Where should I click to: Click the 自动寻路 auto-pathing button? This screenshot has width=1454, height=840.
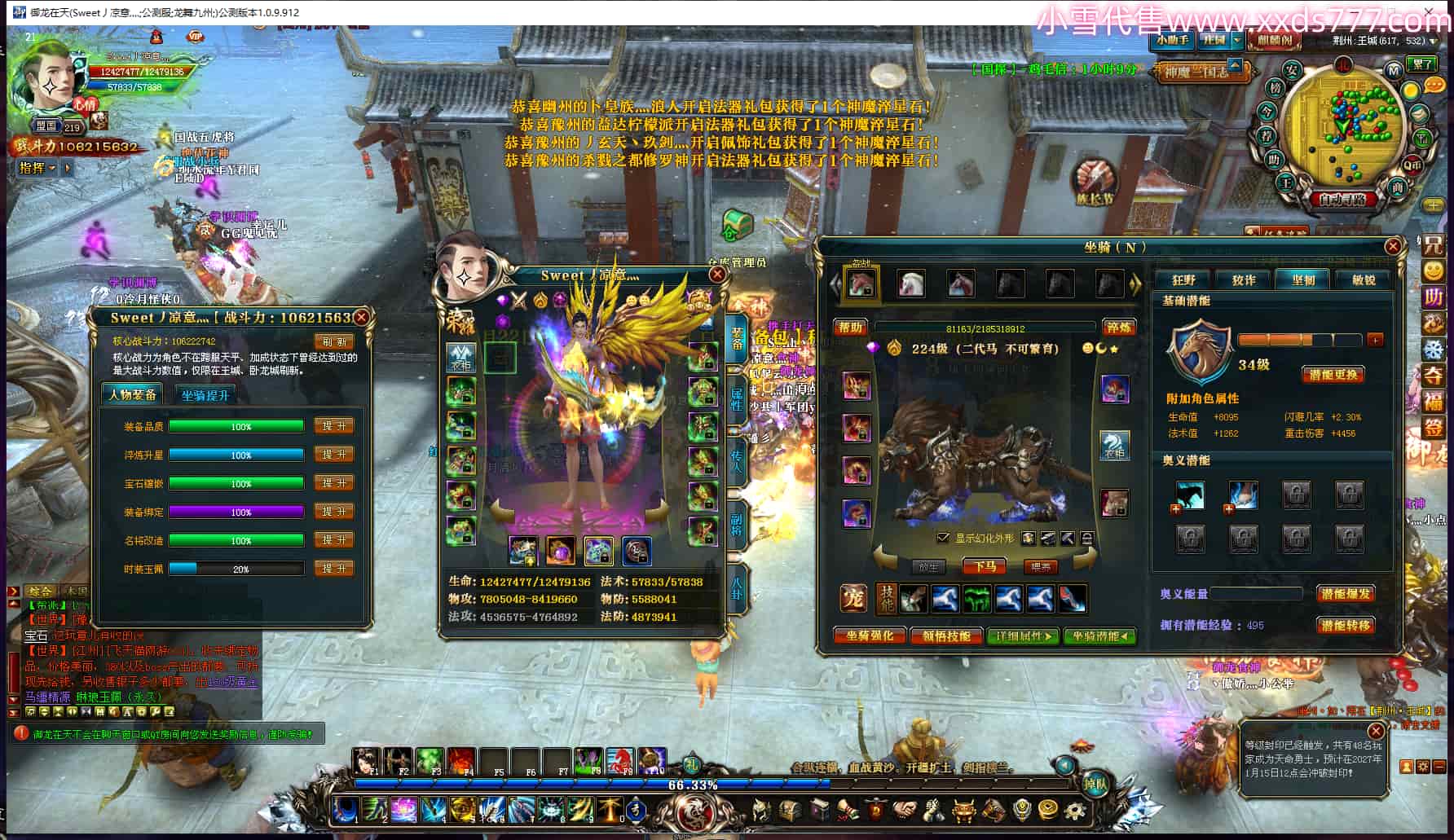point(1342,199)
